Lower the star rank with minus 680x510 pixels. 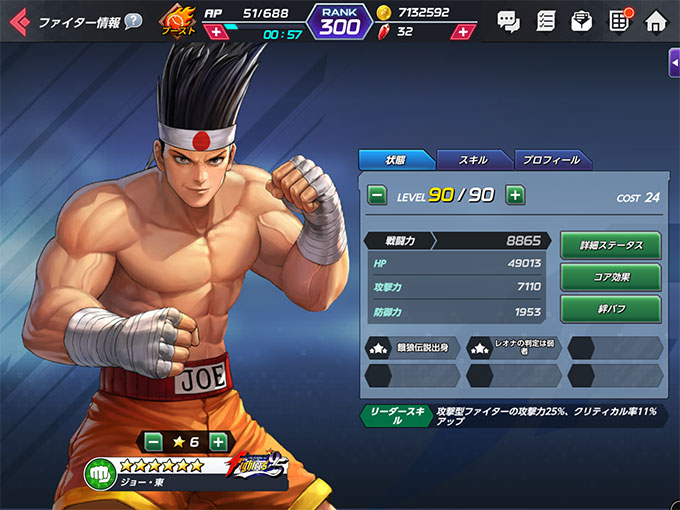[x=153, y=441]
